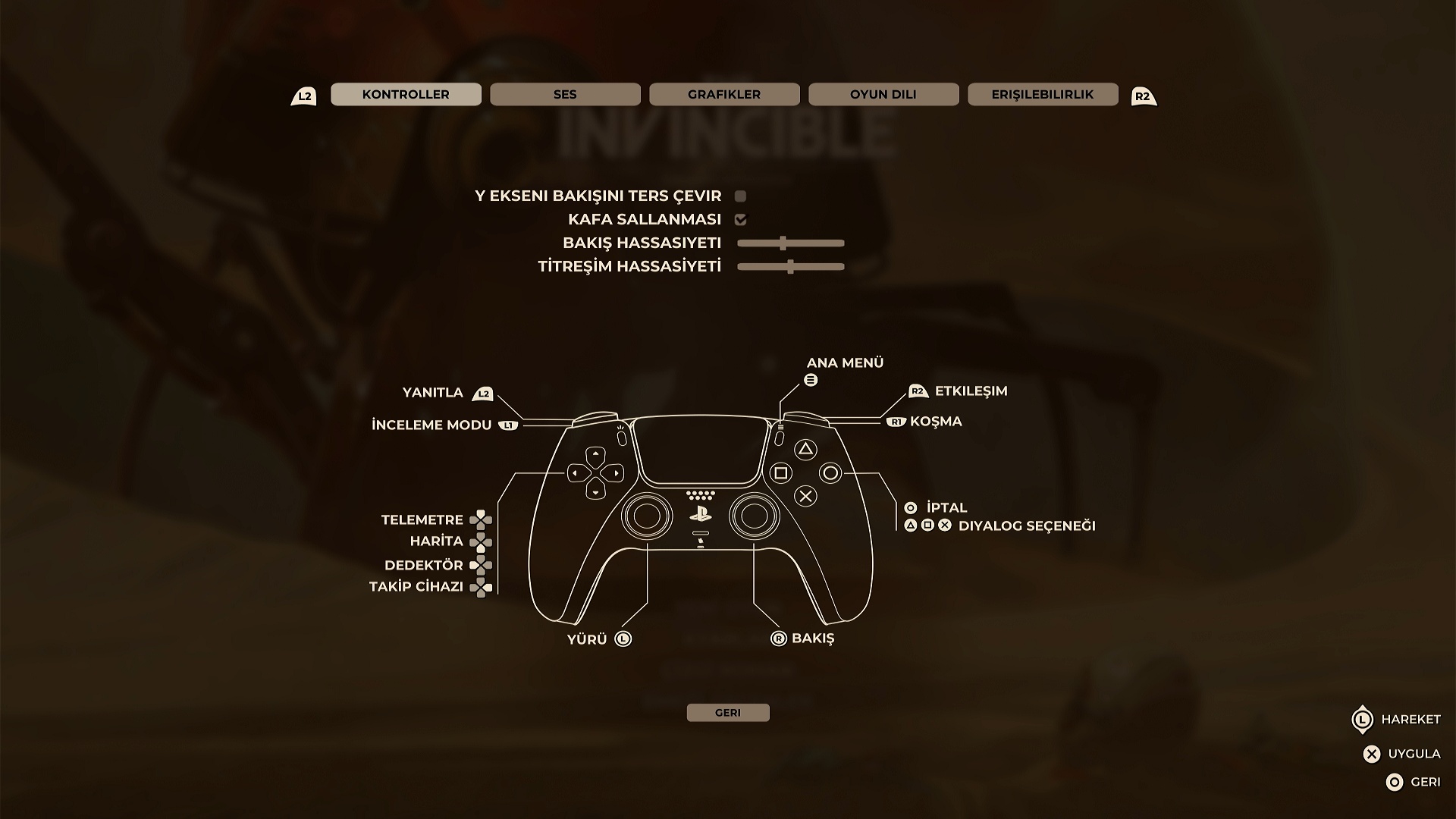1456x819 pixels.
Task: Adjust the Bakış Hassasiyeti slider
Action: coord(783,243)
